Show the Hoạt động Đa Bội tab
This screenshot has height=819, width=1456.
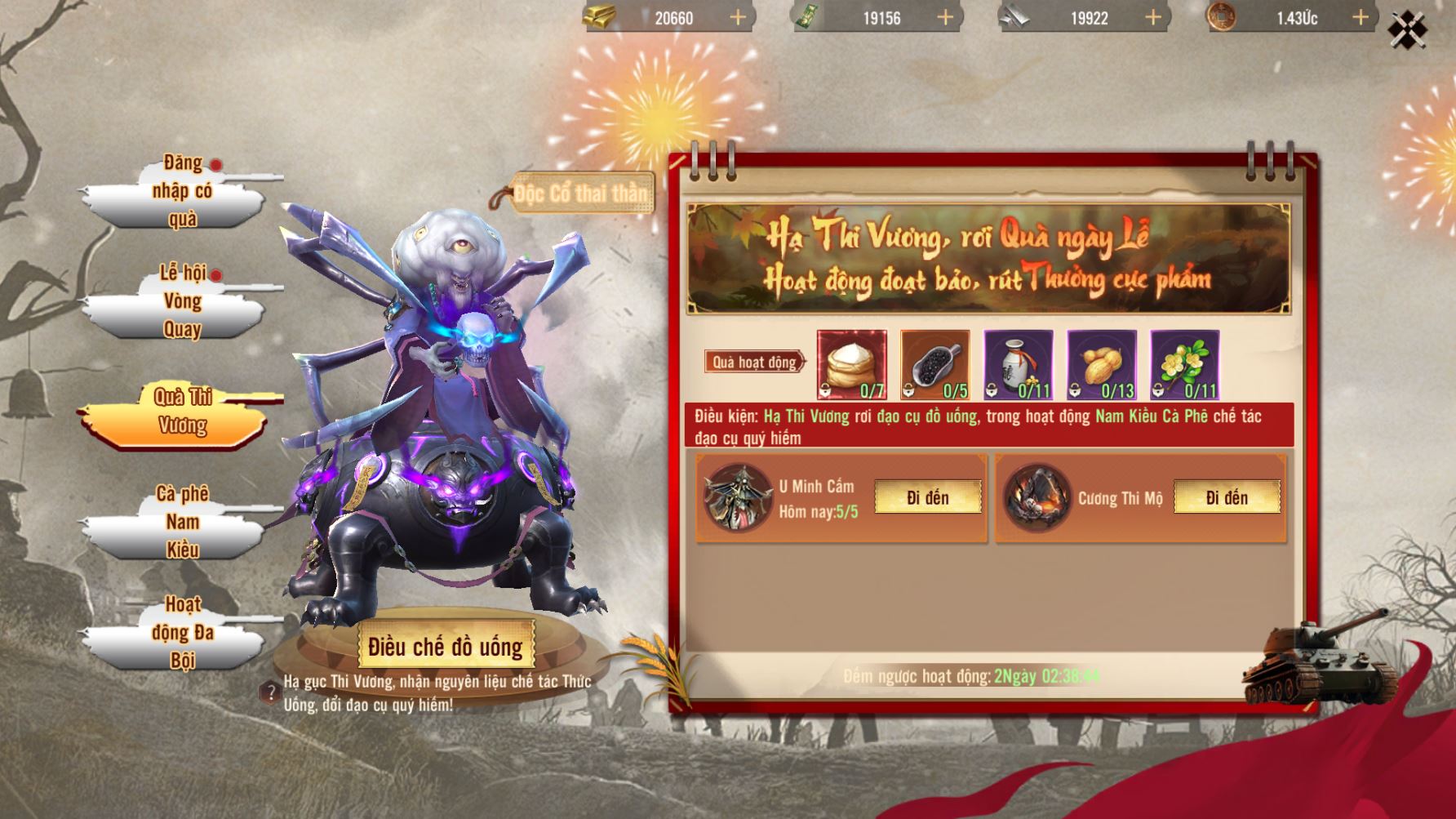click(181, 632)
